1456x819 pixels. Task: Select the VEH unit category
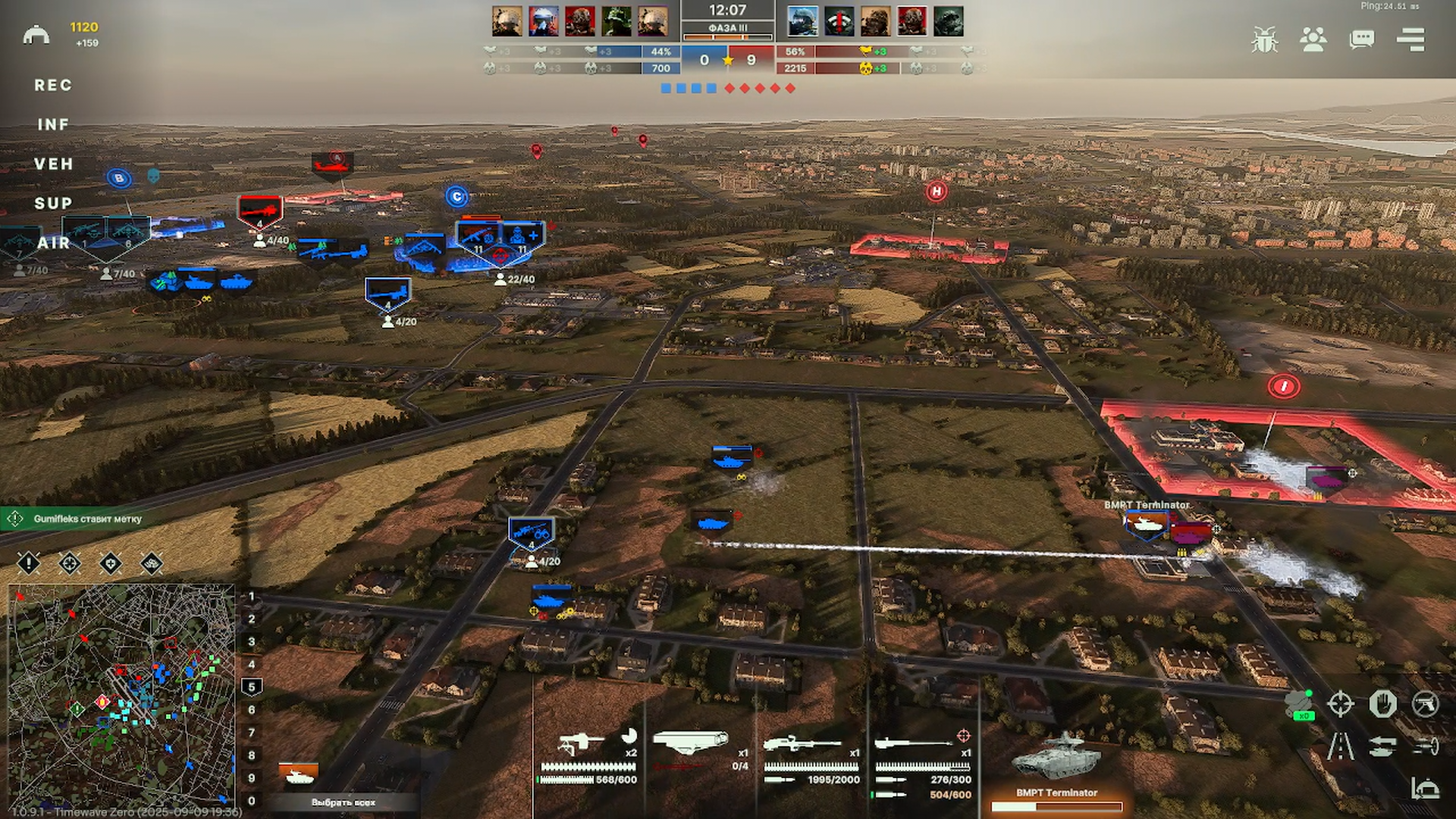53,165
